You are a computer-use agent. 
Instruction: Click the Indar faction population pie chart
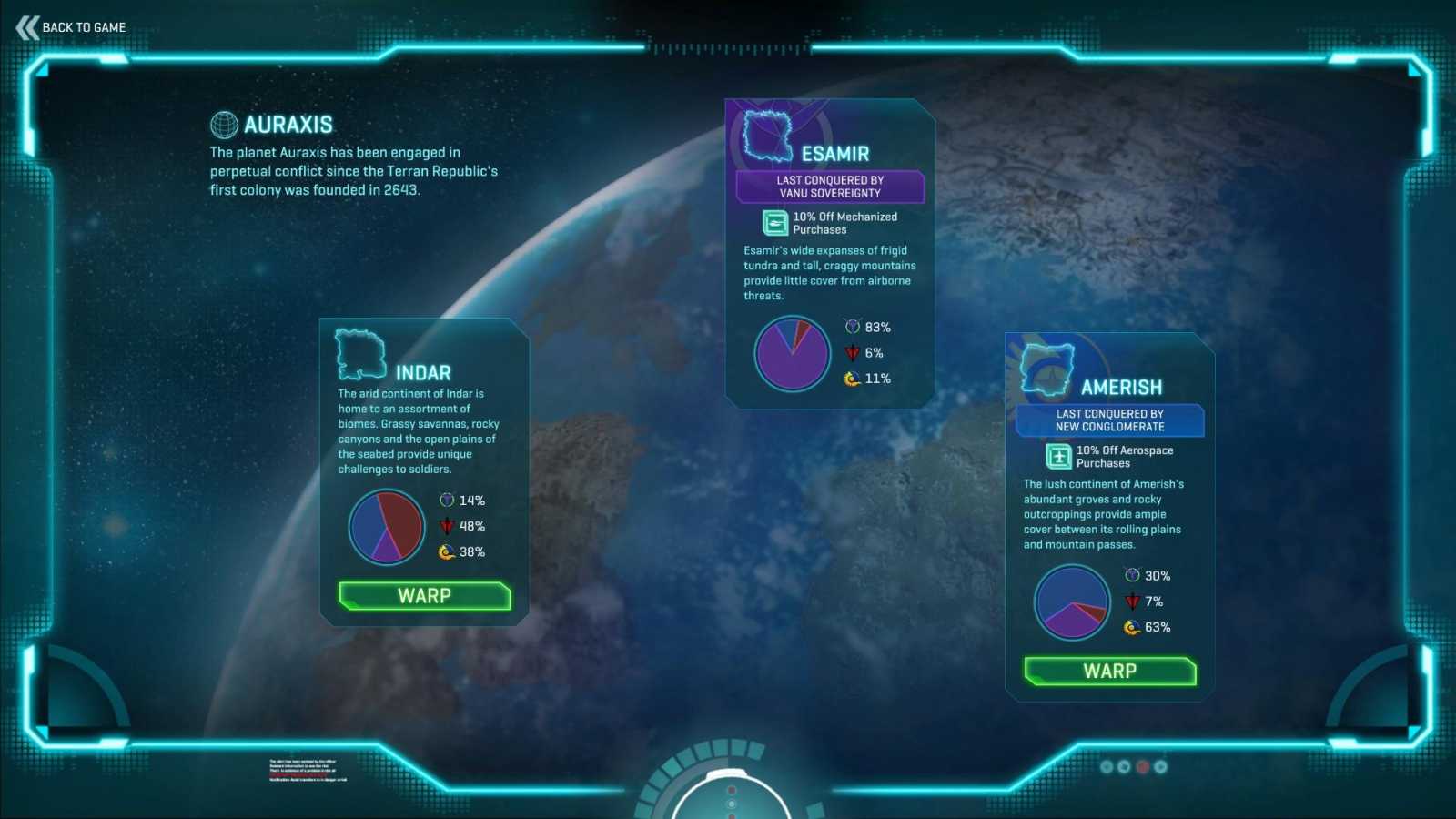[386, 526]
